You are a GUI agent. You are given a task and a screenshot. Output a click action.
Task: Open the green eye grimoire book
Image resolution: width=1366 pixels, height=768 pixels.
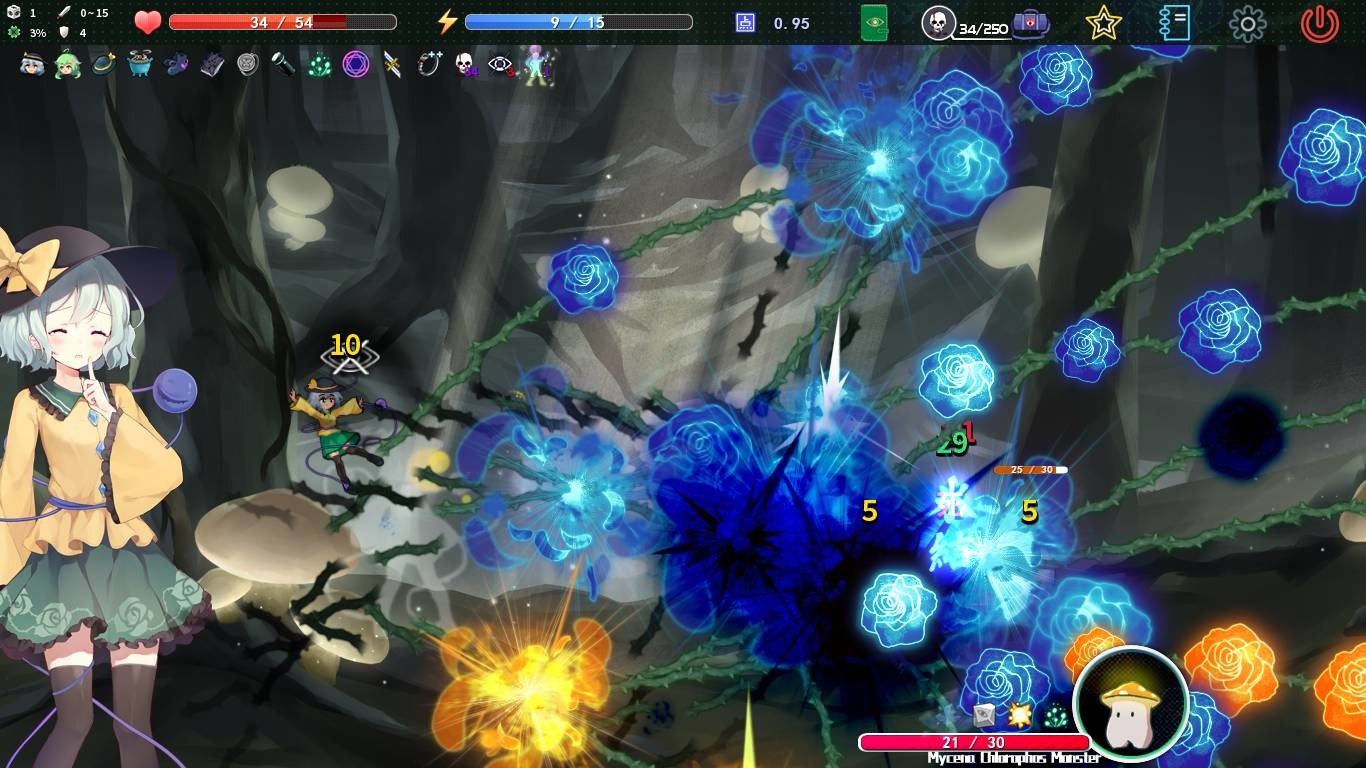tap(875, 22)
